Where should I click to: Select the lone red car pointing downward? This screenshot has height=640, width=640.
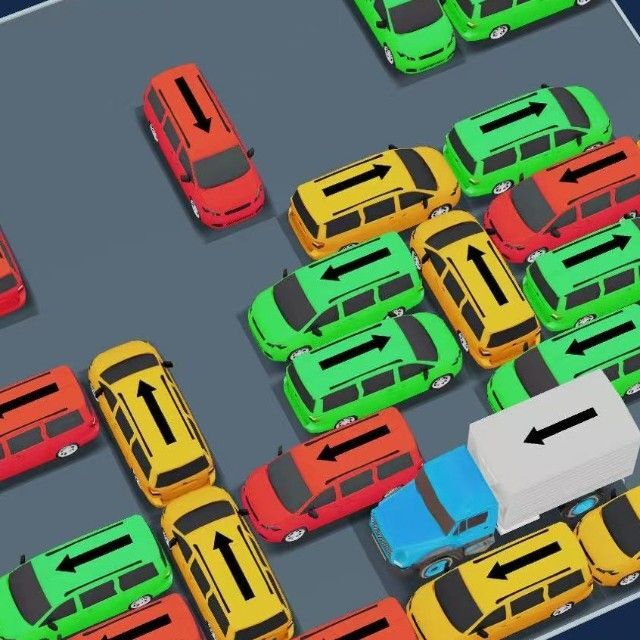(203, 142)
